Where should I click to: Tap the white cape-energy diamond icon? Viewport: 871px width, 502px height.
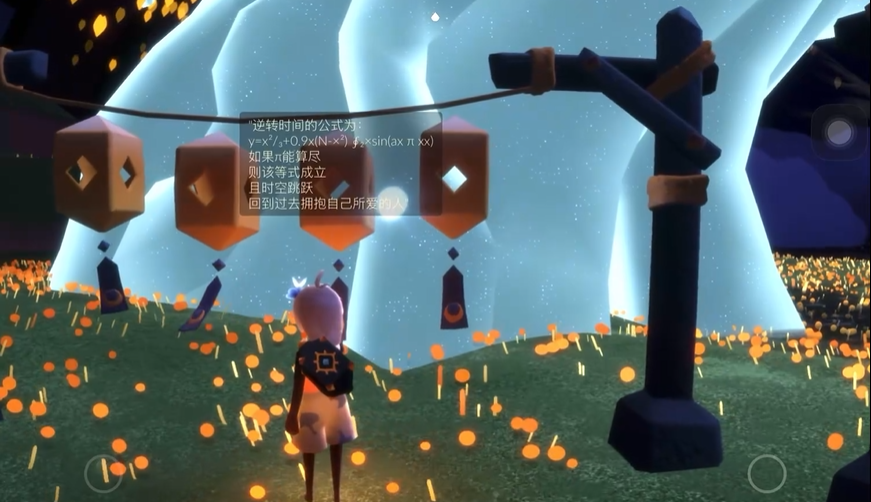click(435, 16)
